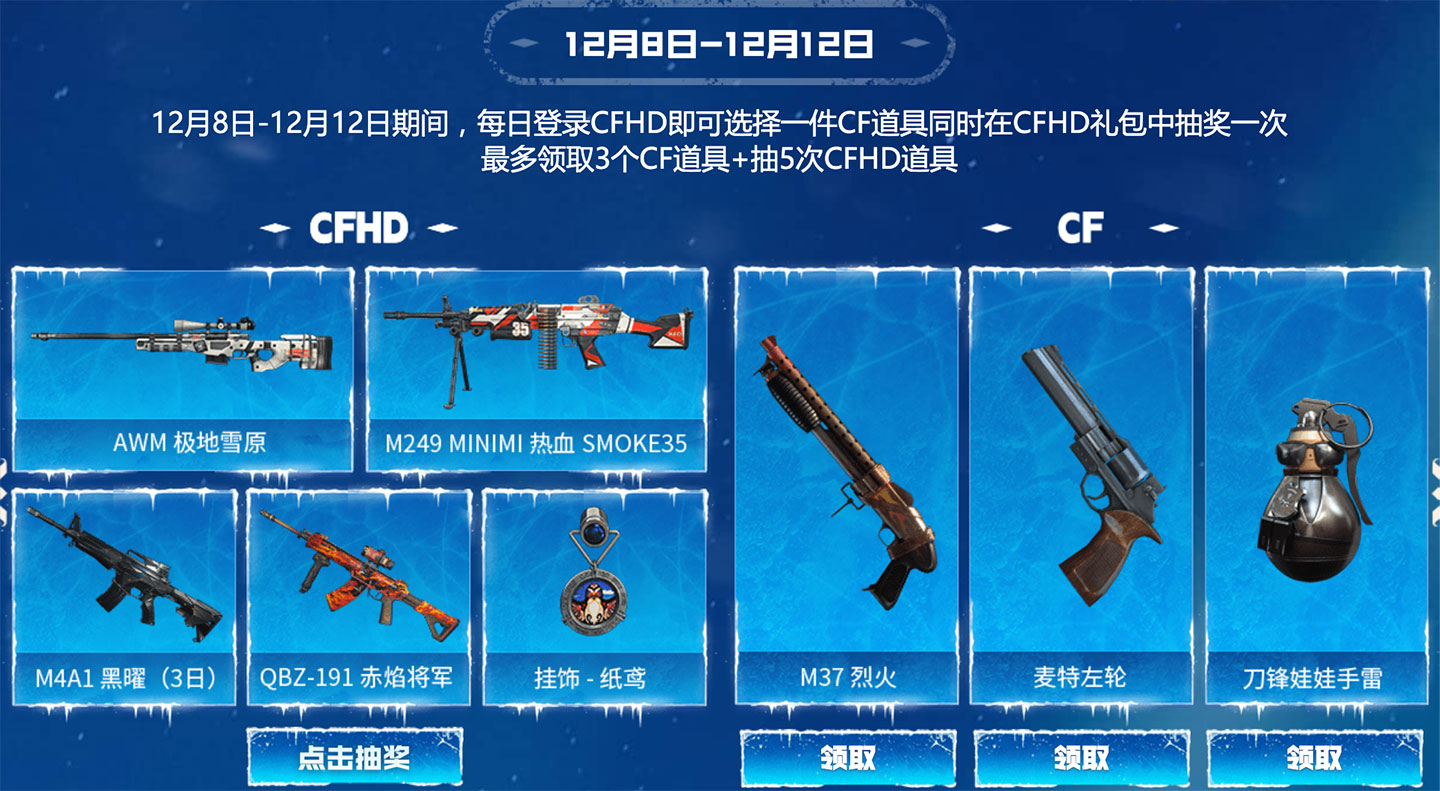Viewport: 1440px width, 791px height.
Task: Click the 点击抽奖 lottery button
Action: [x=357, y=758]
